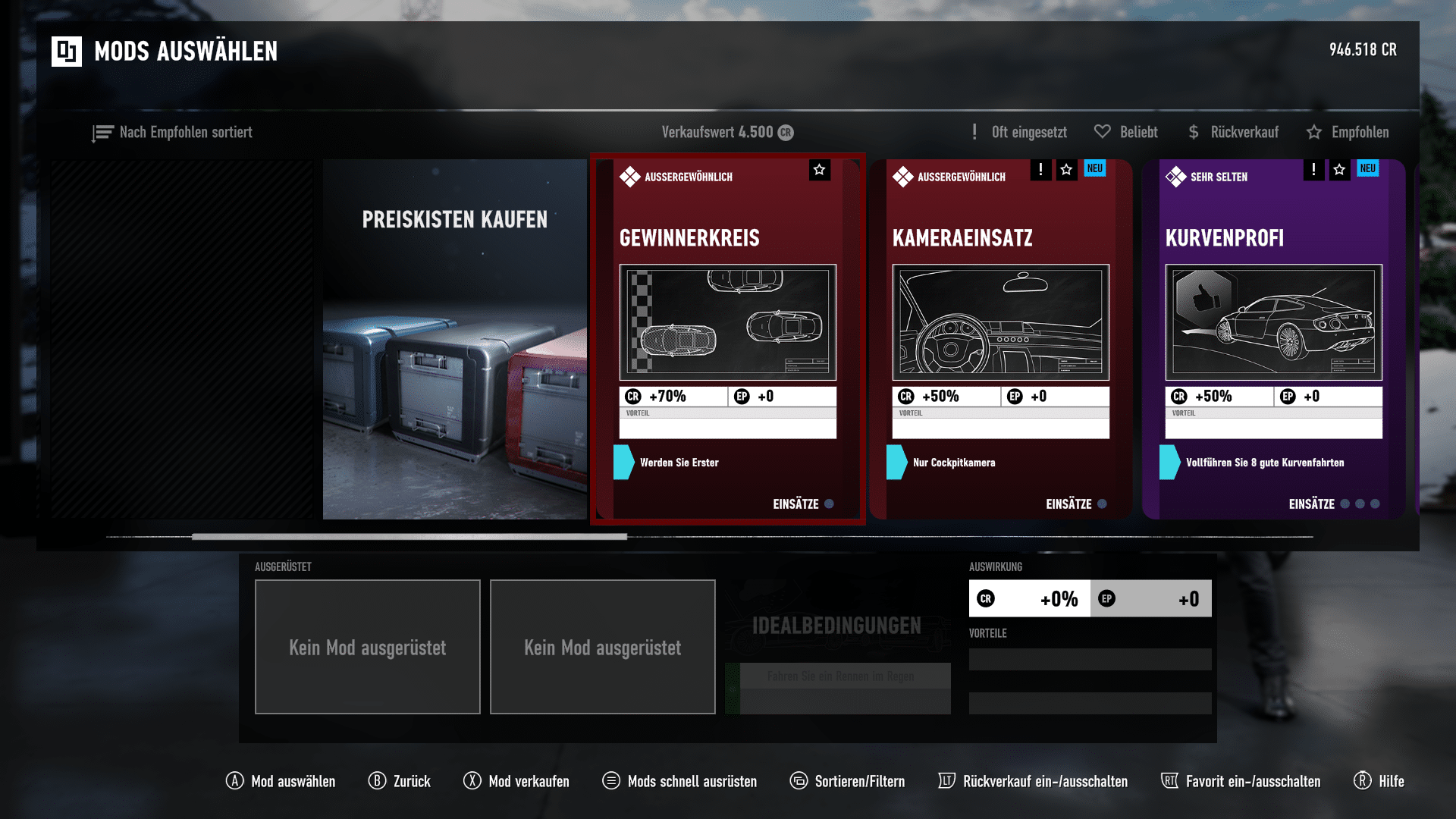Click the horizontal mod list scrollbar
The height and width of the screenshot is (819, 1456).
[409, 537]
